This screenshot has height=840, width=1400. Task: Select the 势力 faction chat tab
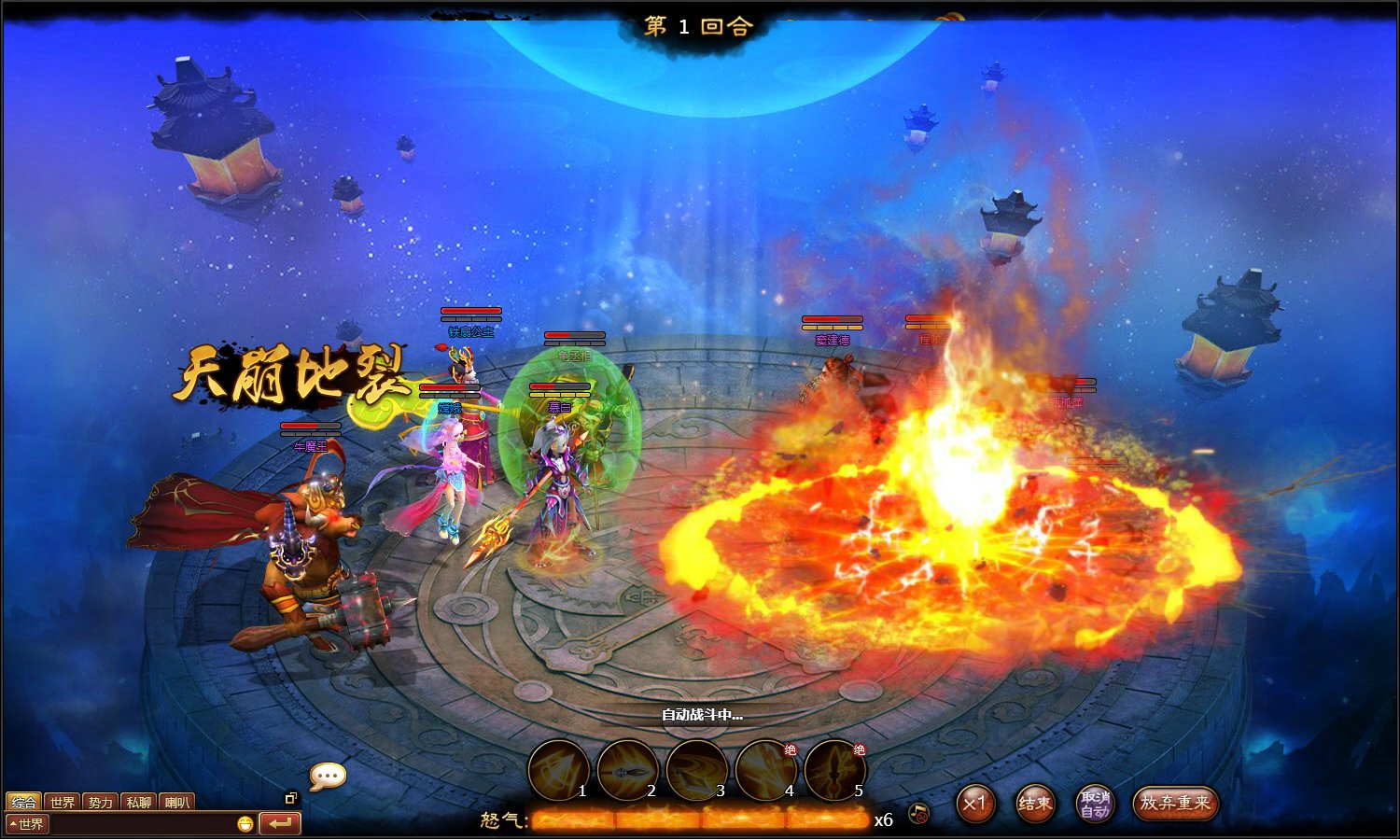pyautogui.click(x=101, y=802)
